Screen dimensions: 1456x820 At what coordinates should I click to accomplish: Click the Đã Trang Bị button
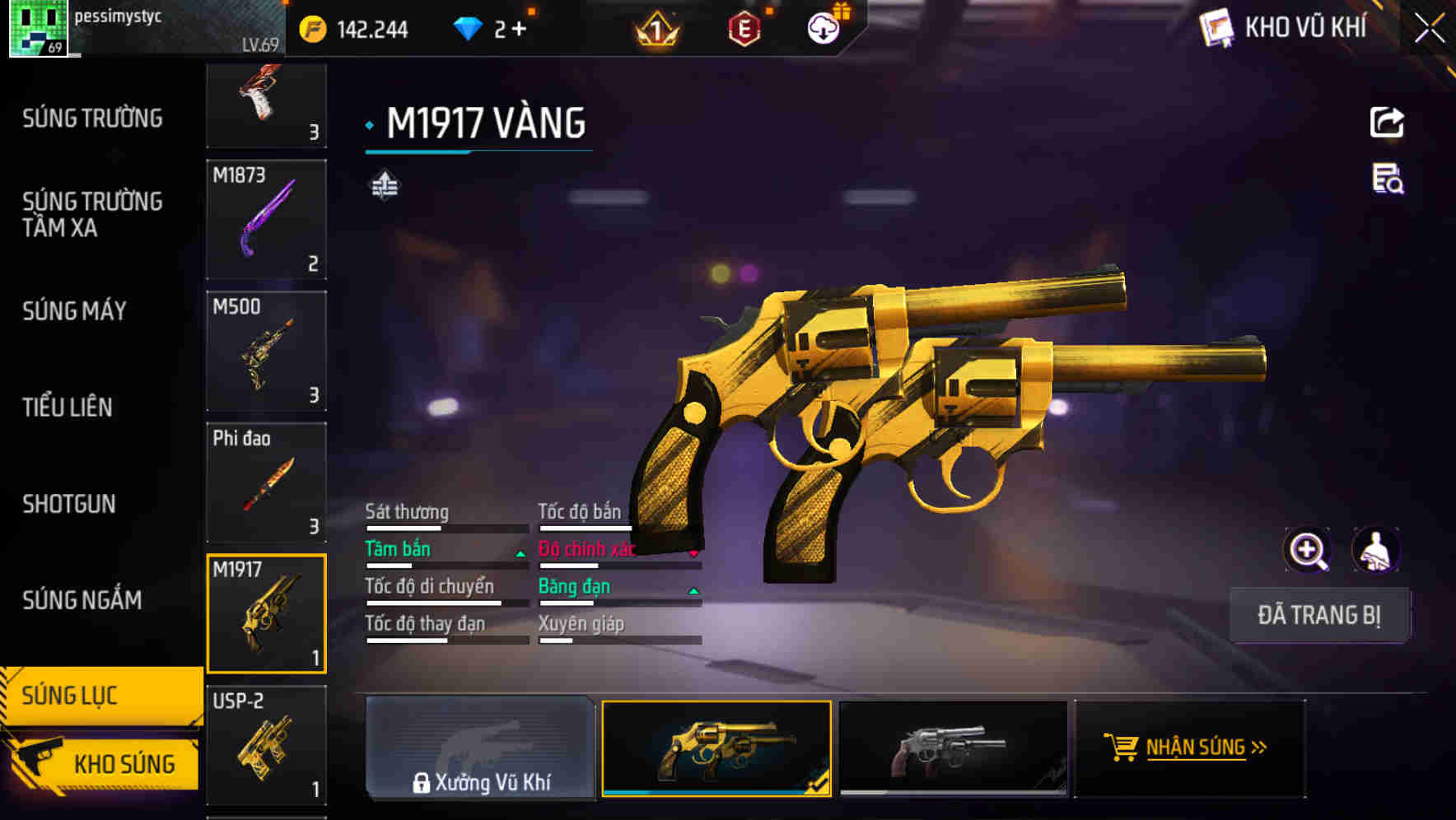[x=1321, y=615]
